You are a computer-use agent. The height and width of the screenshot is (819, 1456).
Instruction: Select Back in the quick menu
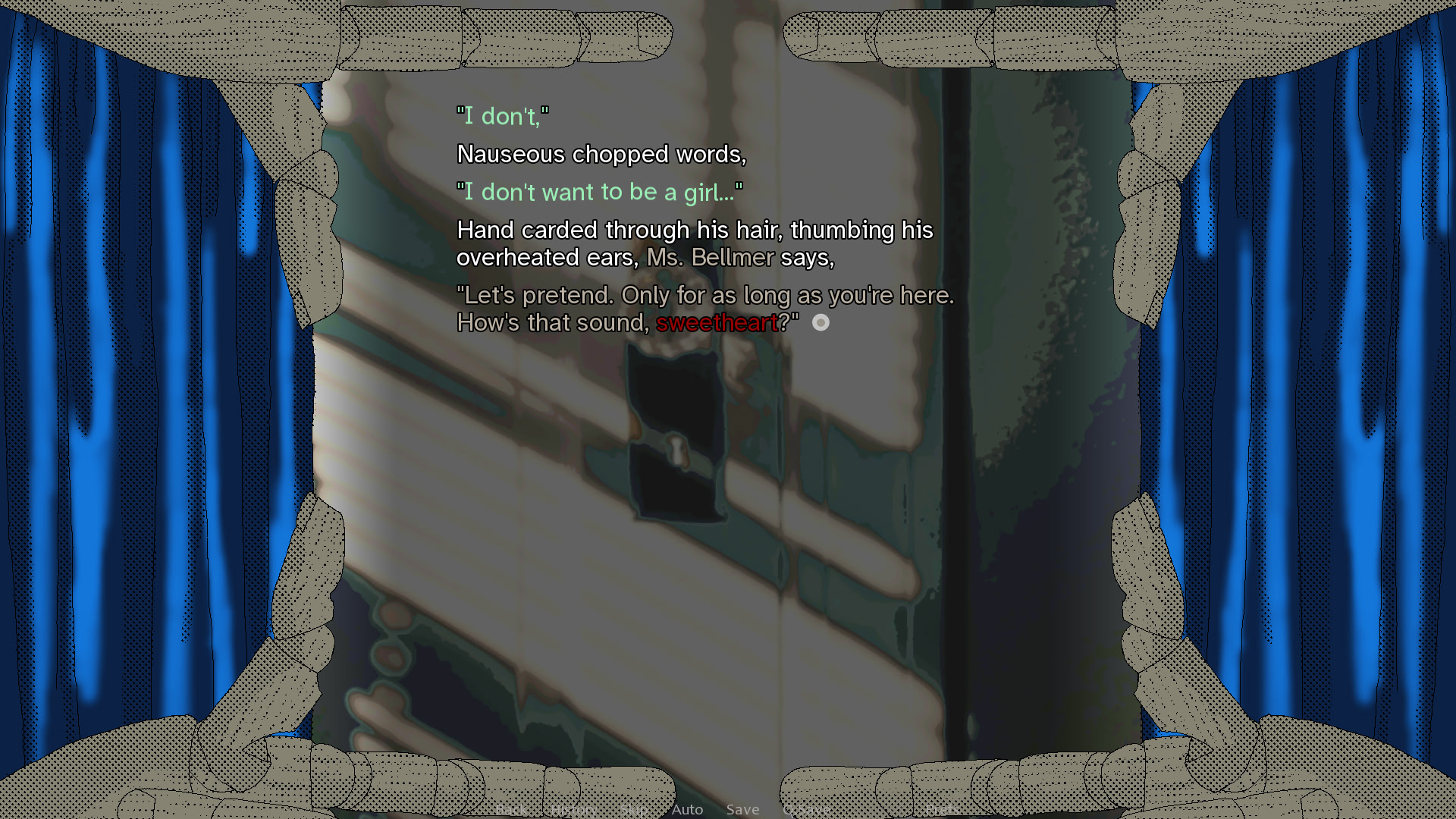pos(513,809)
